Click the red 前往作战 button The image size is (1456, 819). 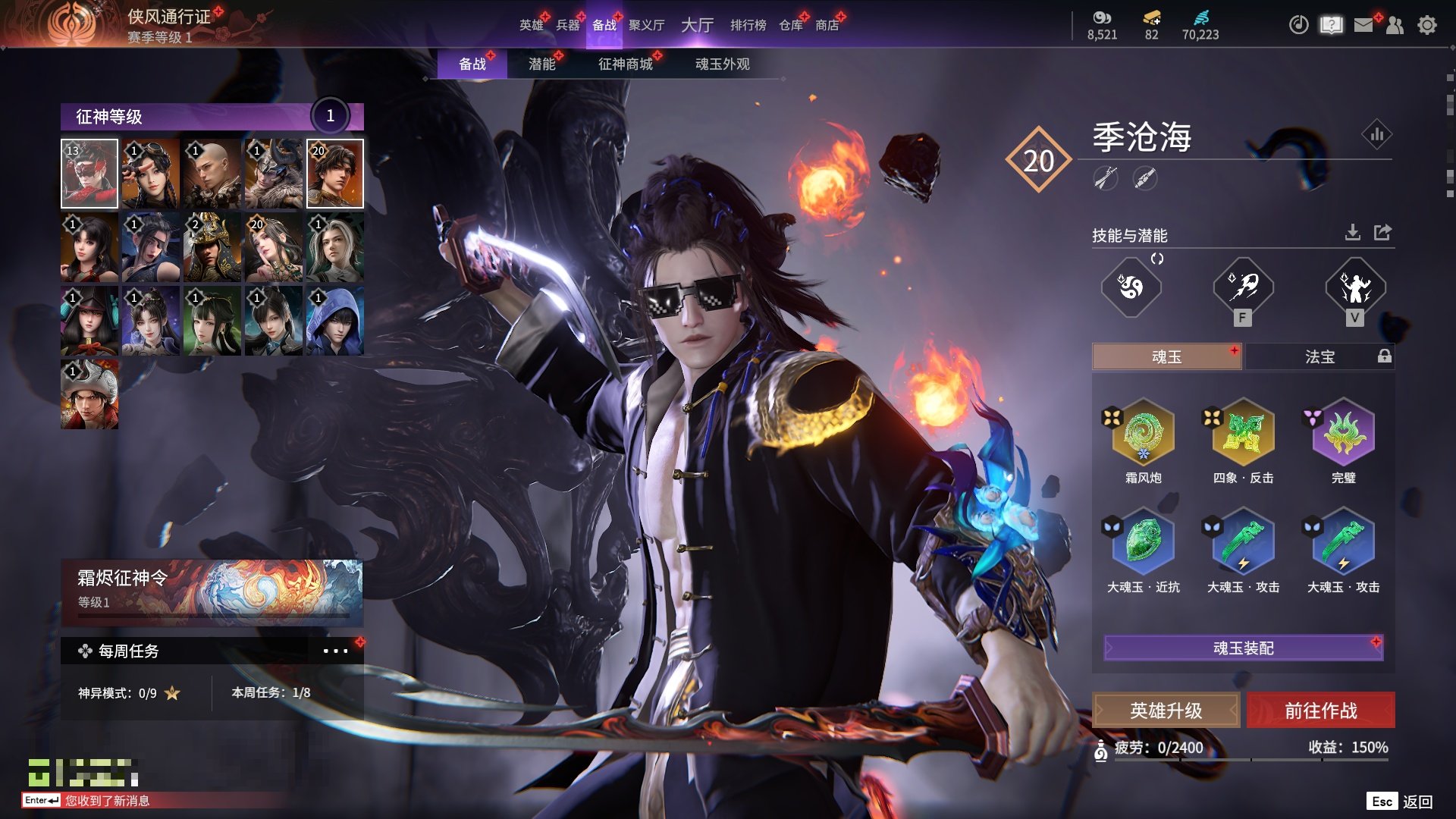click(x=1320, y=711)
